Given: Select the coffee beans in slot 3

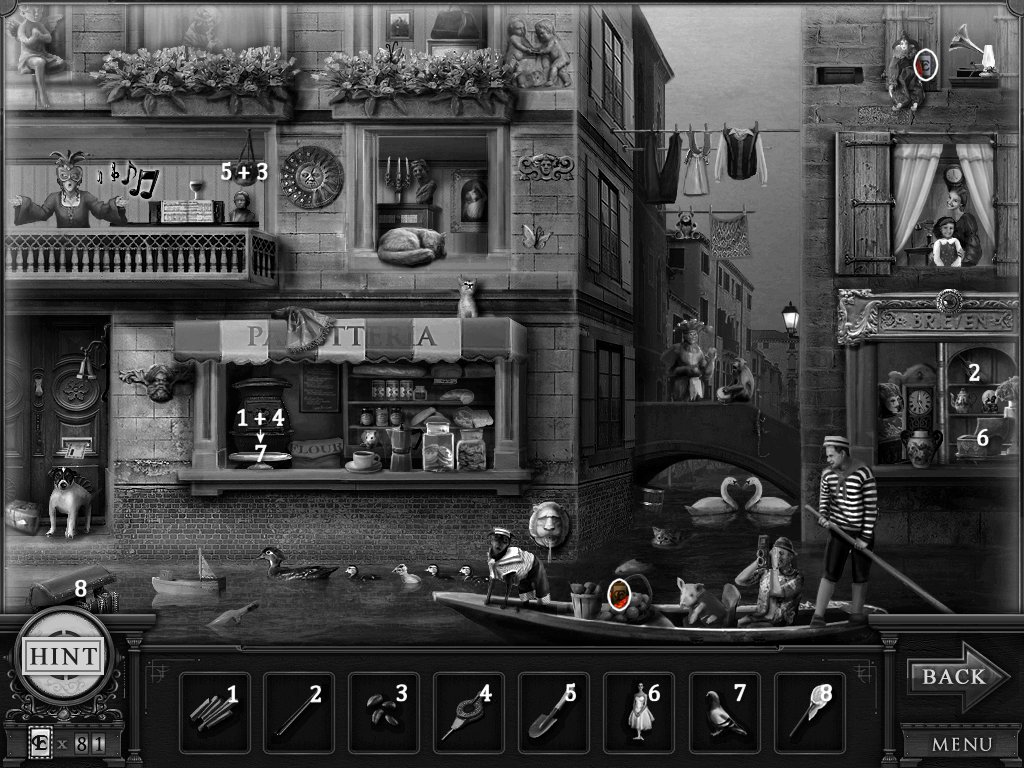Looking at the screenshot, I should (x=382, y=713).
